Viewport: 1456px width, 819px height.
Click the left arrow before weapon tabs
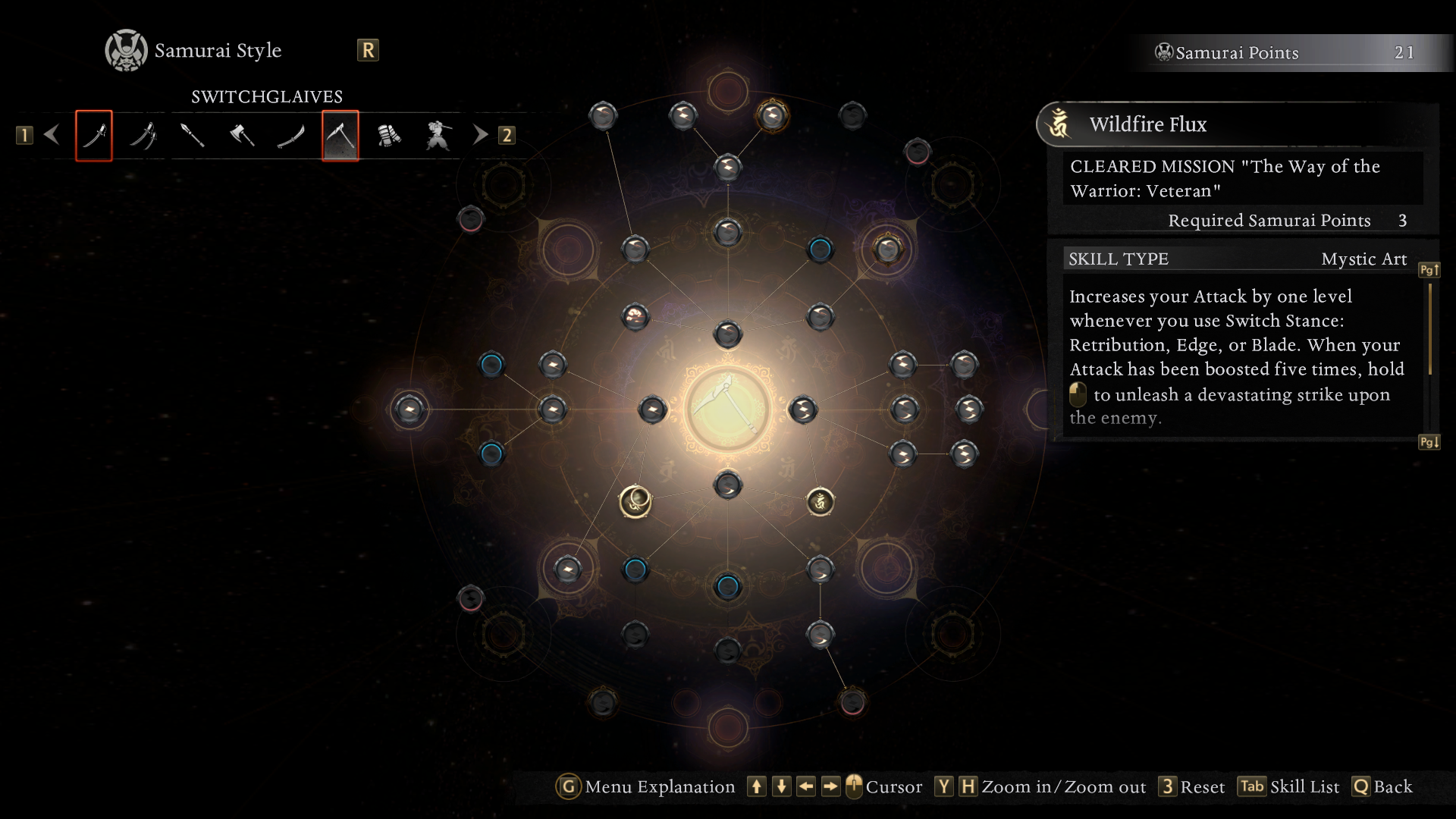click(x=52, y=135)
